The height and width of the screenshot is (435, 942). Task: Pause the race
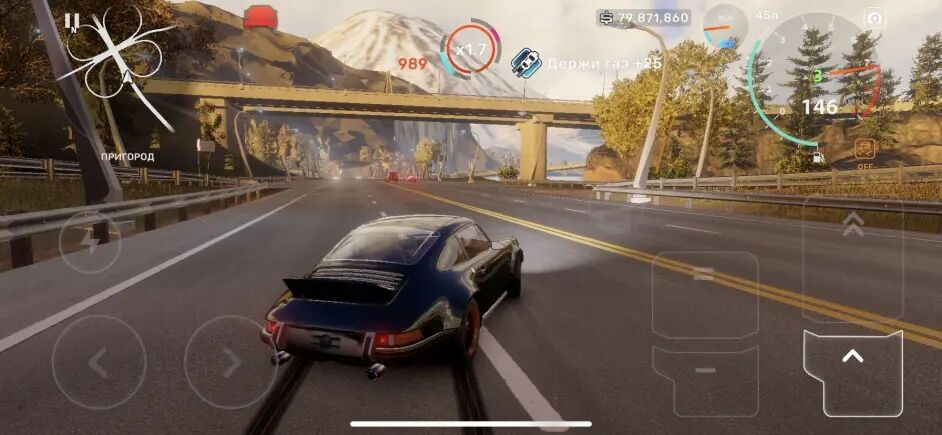click(x=71, y=20)
